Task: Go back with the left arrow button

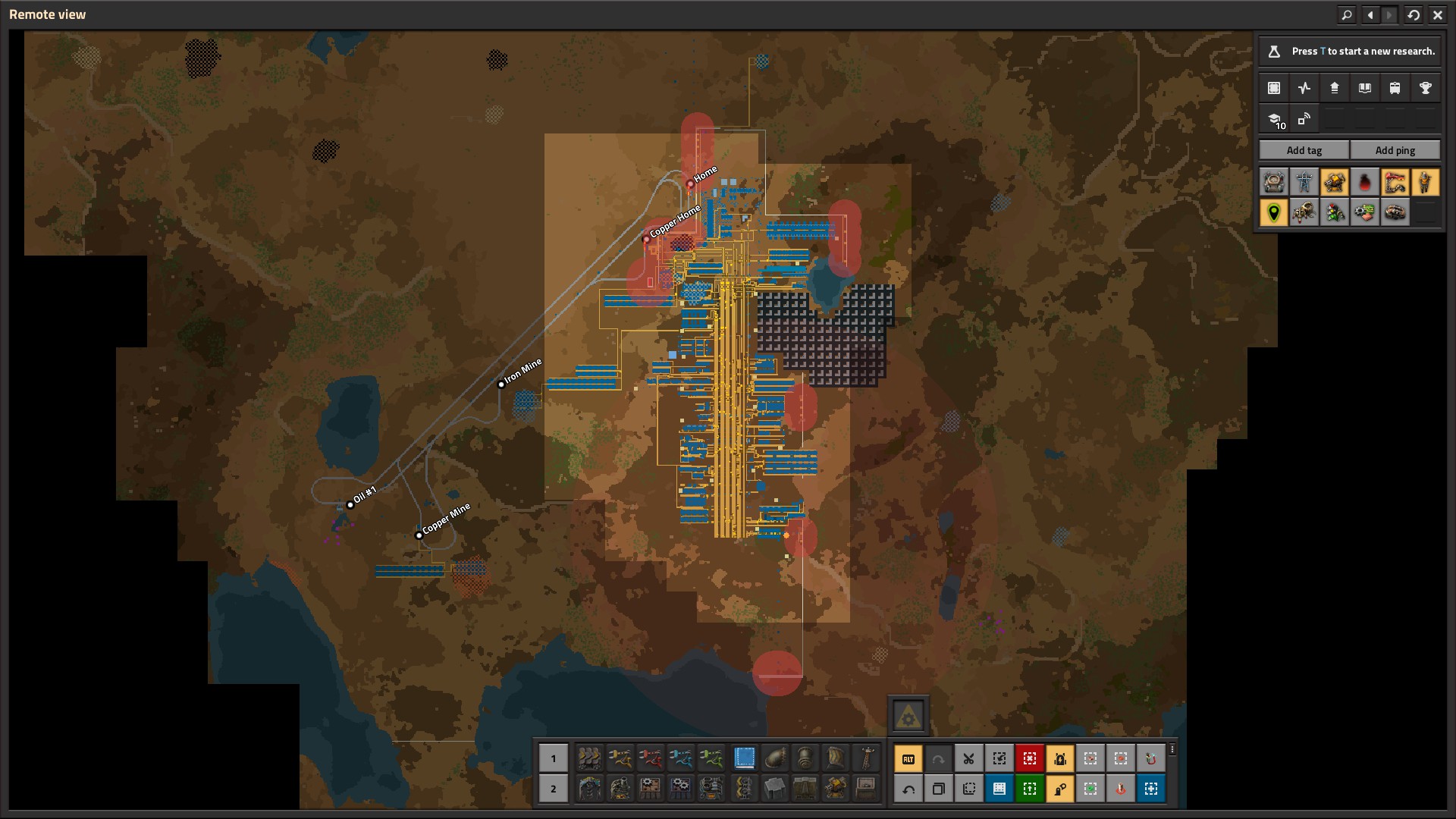Action: click(x=1370, y=14)
